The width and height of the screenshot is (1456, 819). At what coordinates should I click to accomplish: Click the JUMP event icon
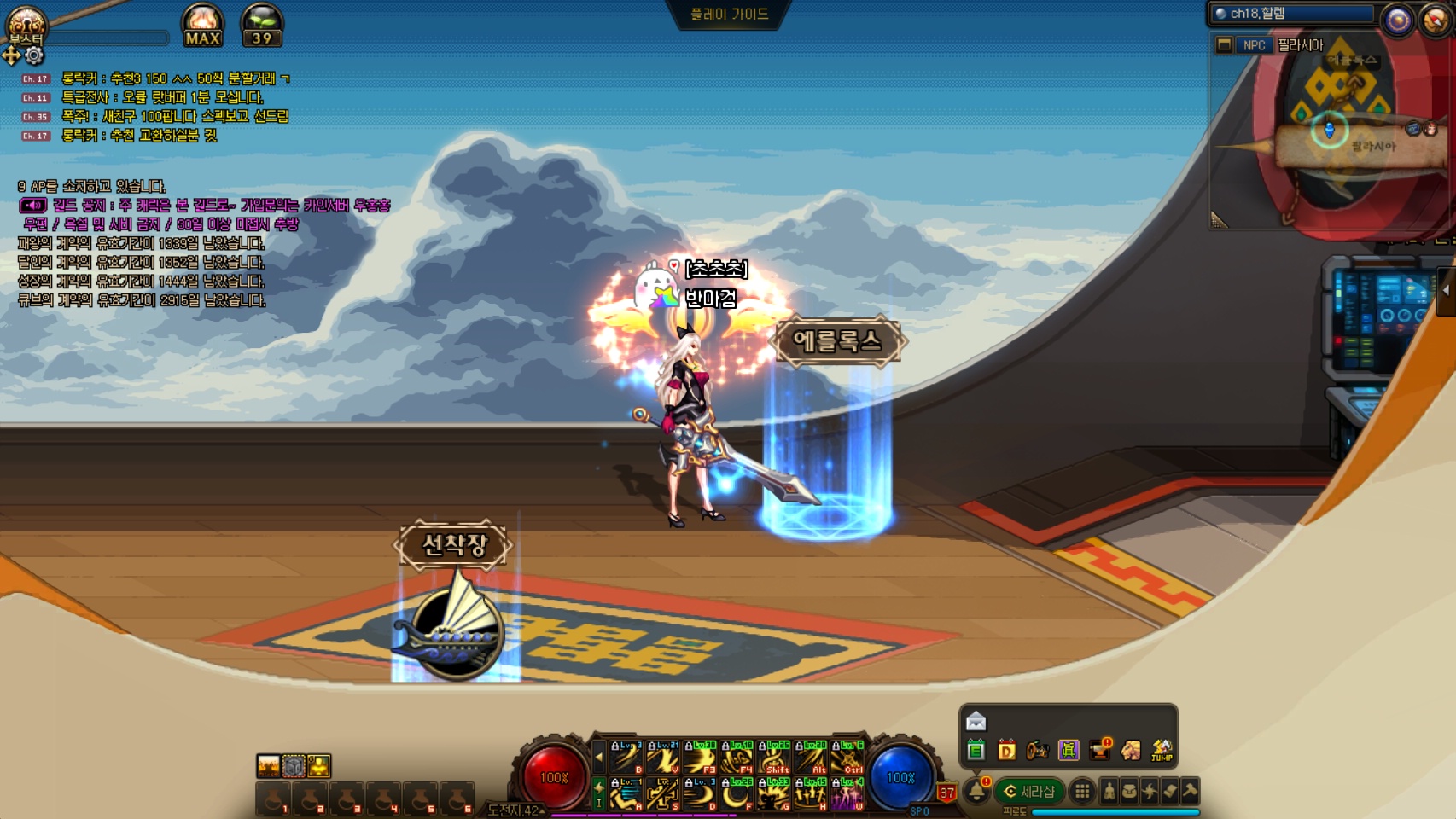(1162, 751)
